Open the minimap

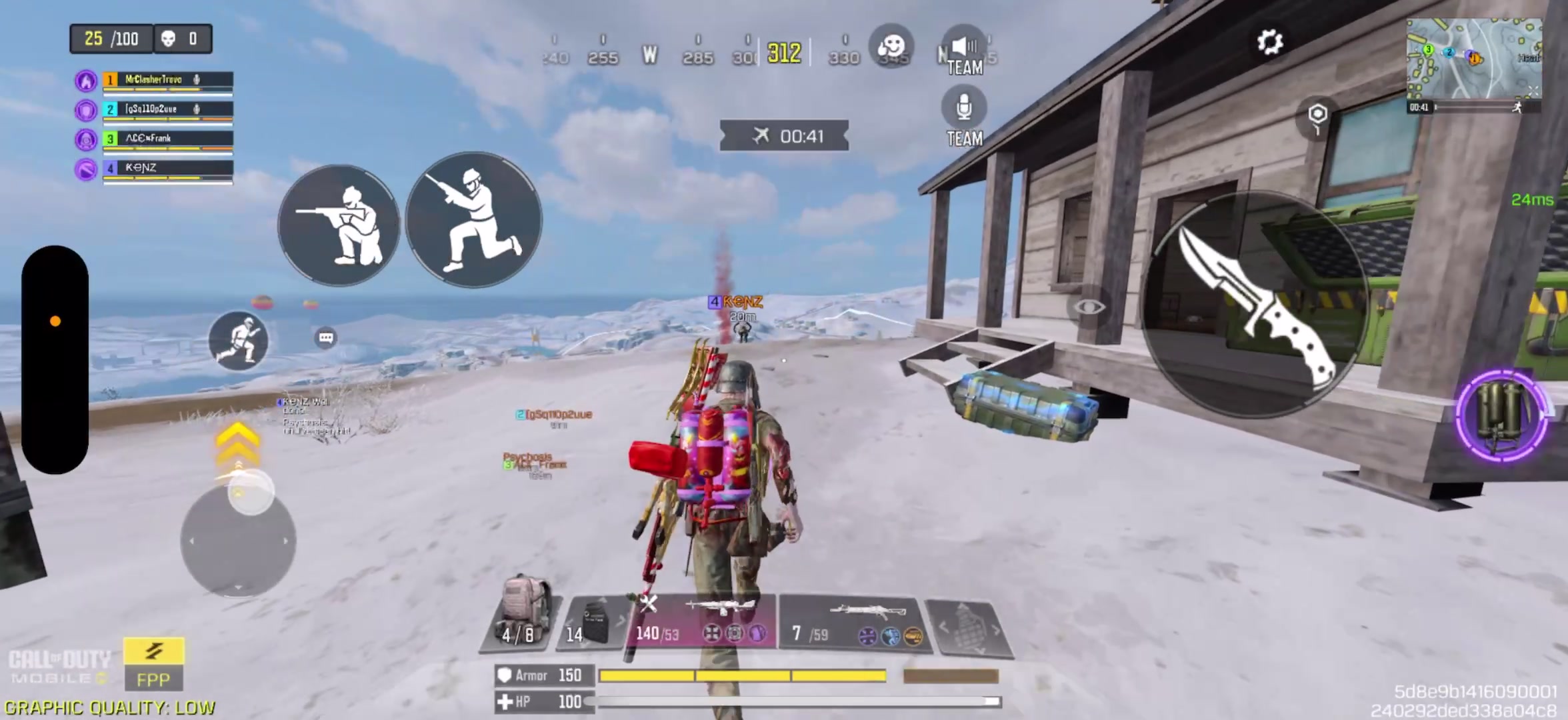point(1473,59)
